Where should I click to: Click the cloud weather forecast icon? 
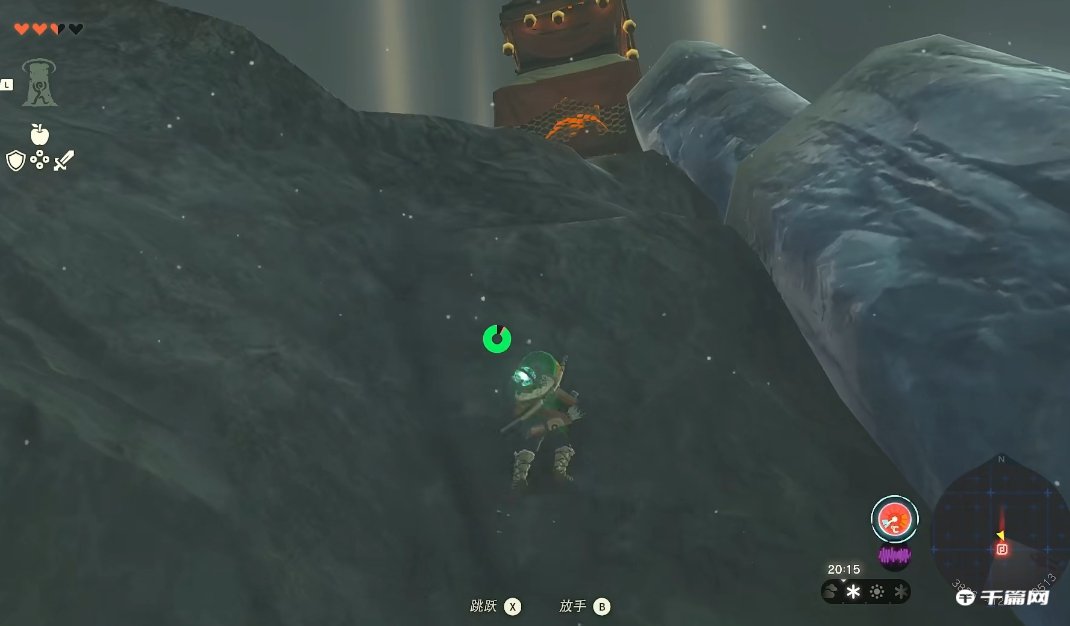point(832,591)
